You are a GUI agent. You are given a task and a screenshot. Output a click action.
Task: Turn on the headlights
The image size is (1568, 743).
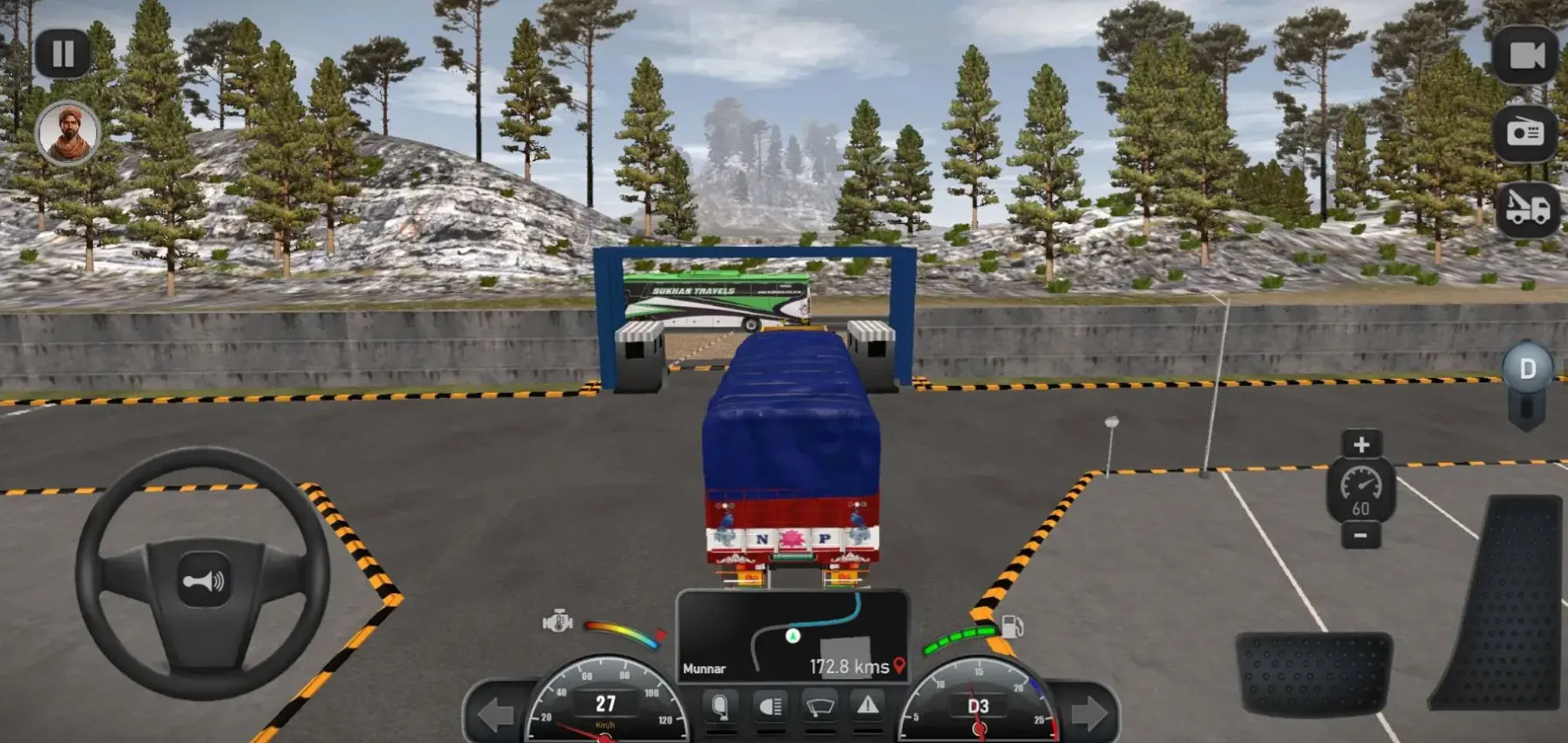click(x=770, y=707)
